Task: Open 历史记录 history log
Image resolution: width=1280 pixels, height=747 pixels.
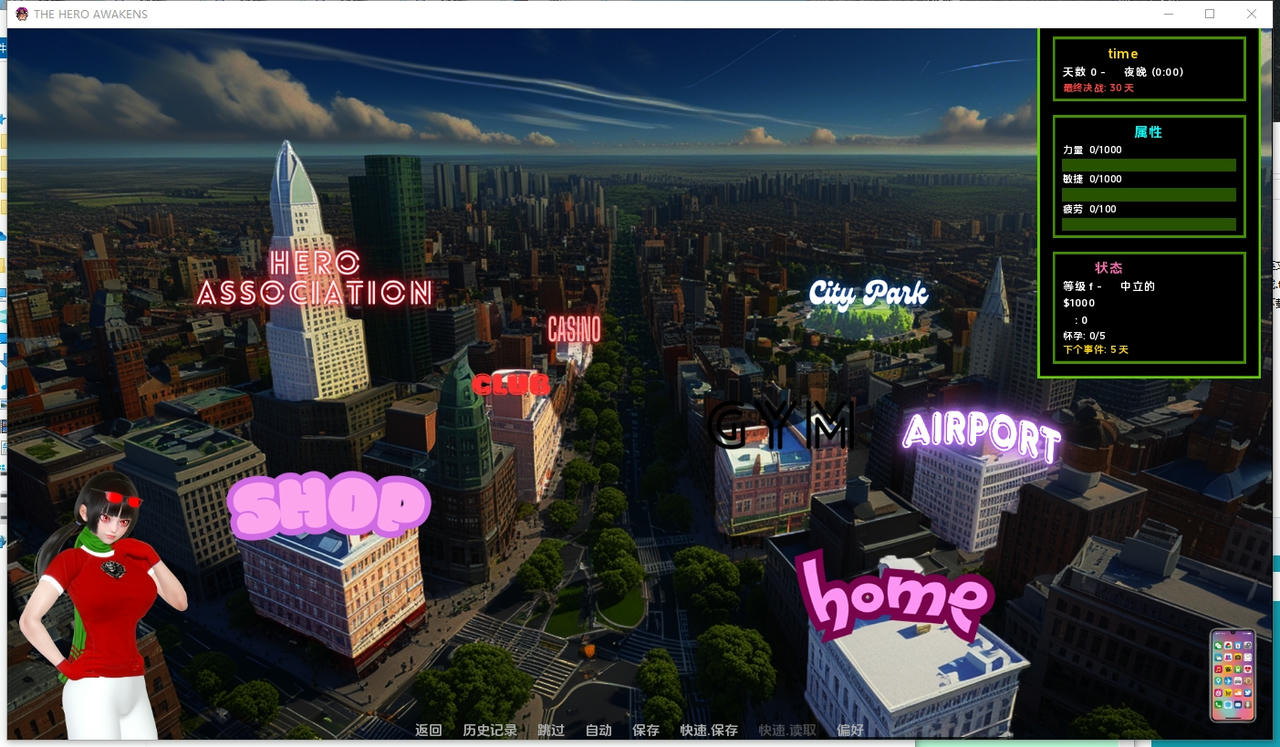Action: pyautogui.click(x=490, y=731)
